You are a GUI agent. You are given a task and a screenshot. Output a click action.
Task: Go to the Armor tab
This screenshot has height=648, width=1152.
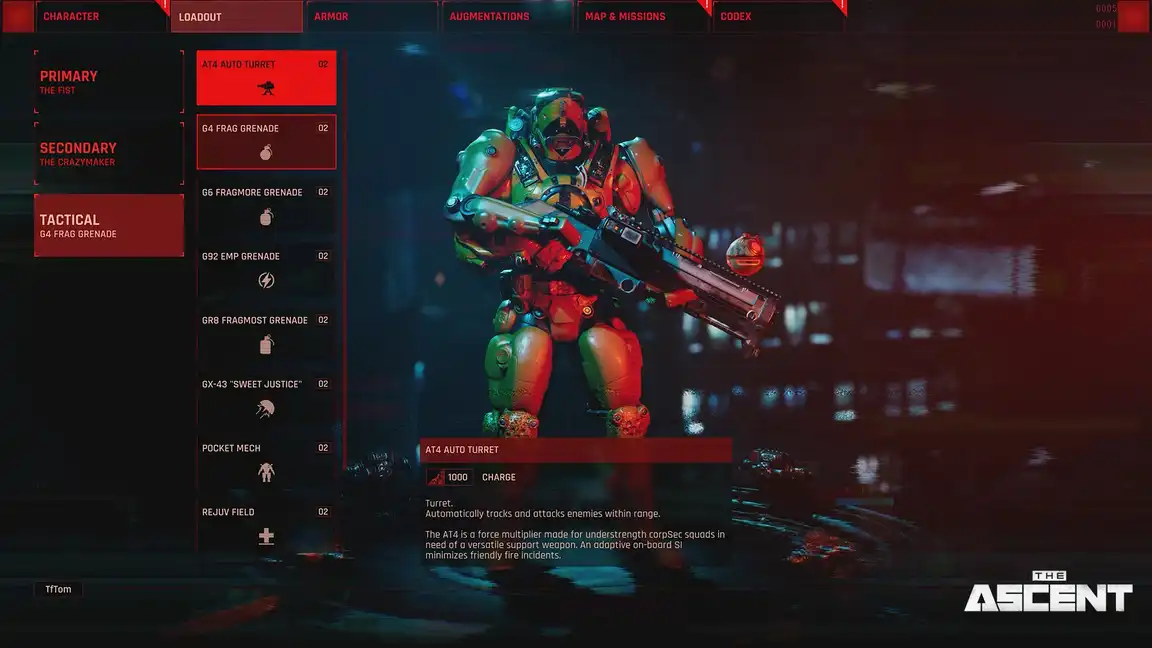pyautogui.click(x=372, y=17)
